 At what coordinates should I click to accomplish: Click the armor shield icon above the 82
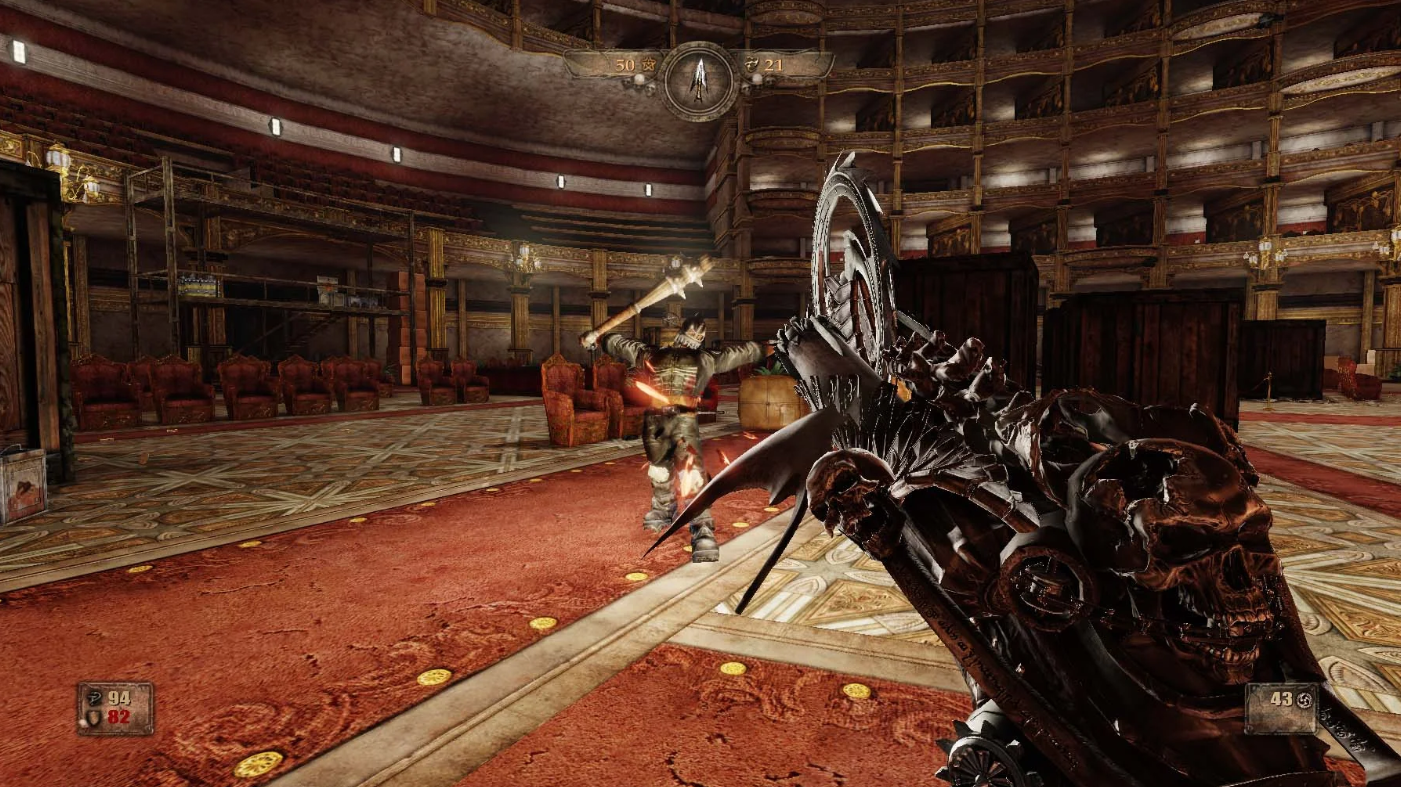click(93, 718)
